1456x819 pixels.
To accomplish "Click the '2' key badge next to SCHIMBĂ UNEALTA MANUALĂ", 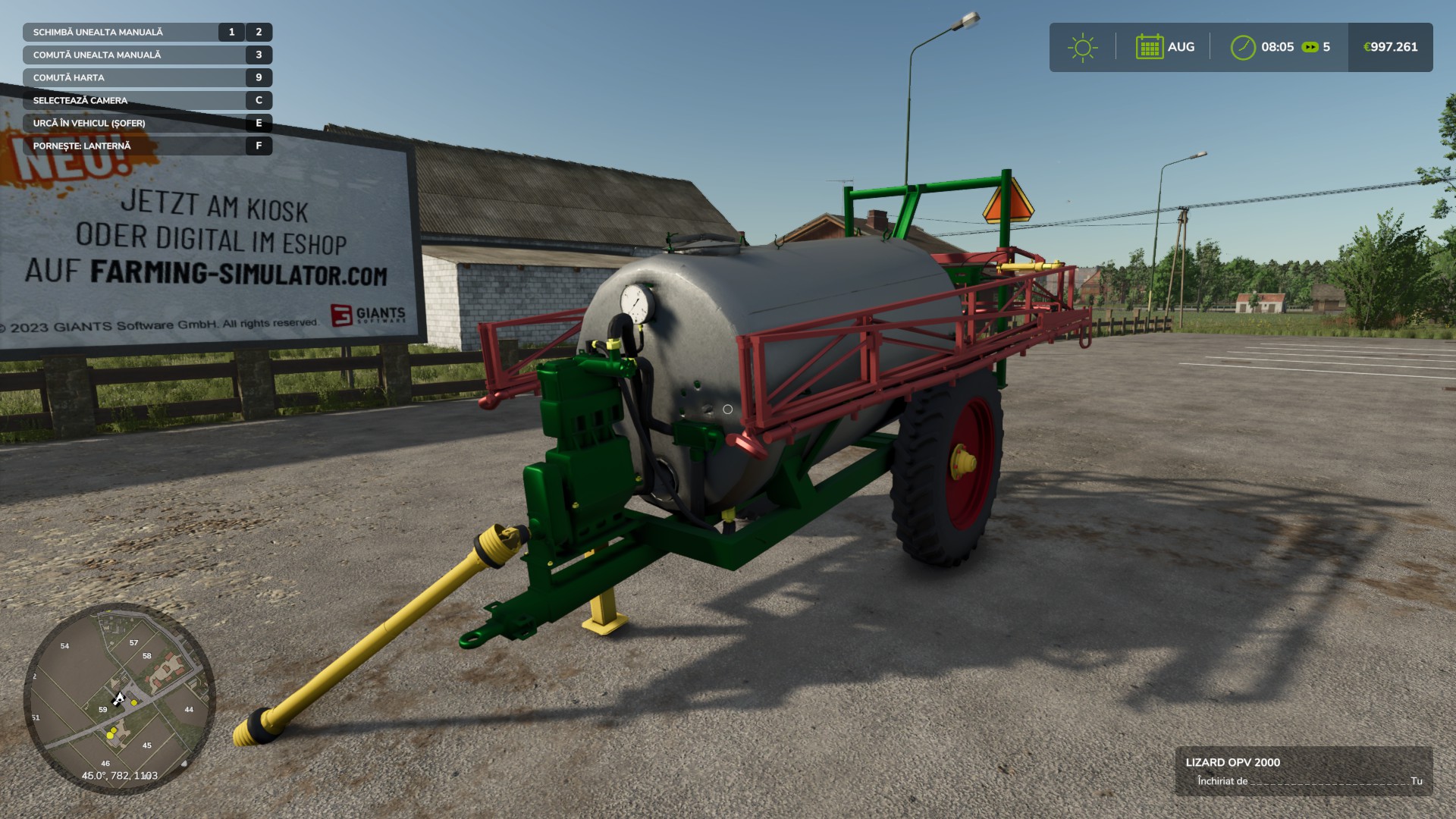I will 258,32.
